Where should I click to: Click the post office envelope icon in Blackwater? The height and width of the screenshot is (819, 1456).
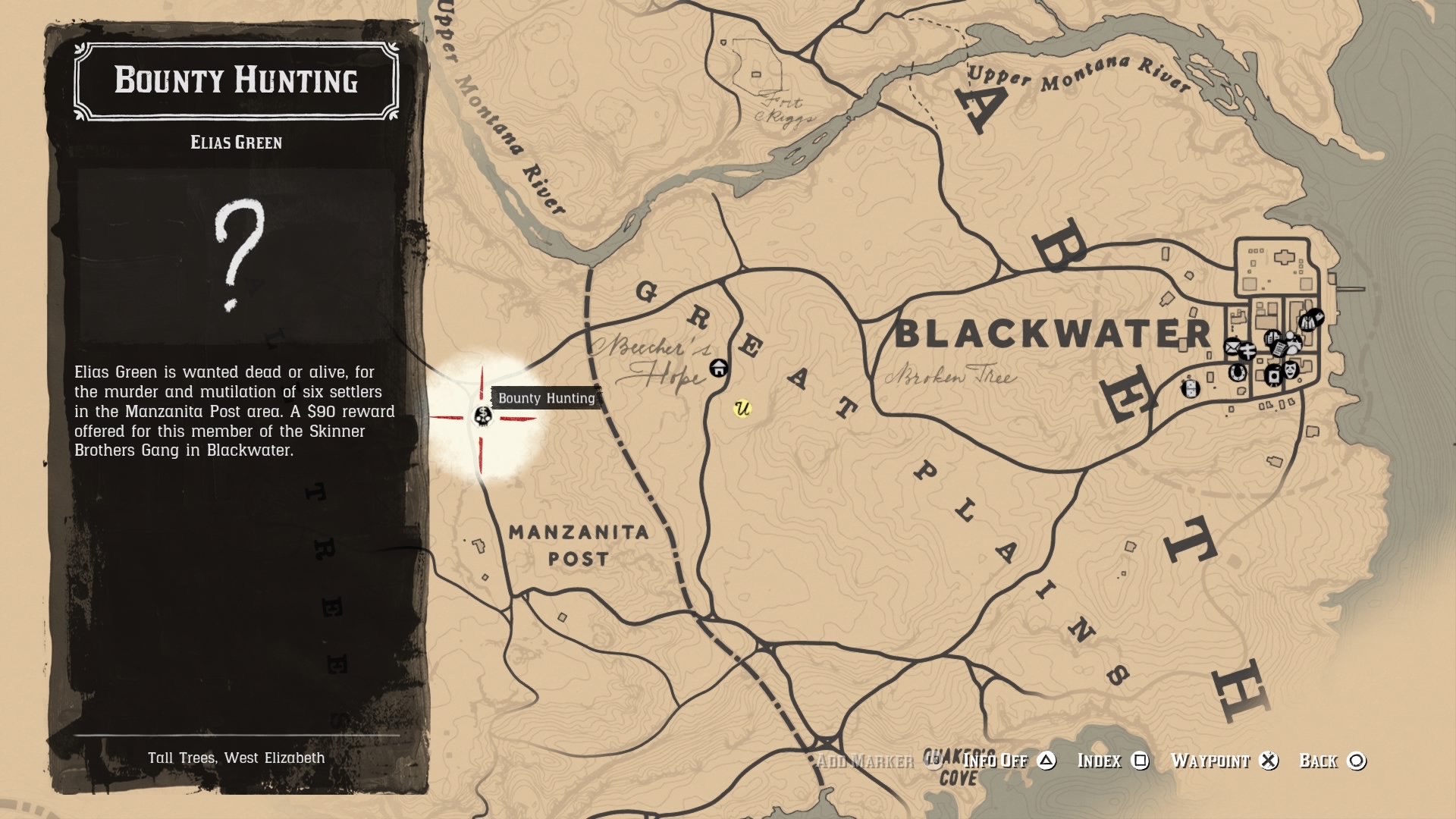click(1232, 348)
